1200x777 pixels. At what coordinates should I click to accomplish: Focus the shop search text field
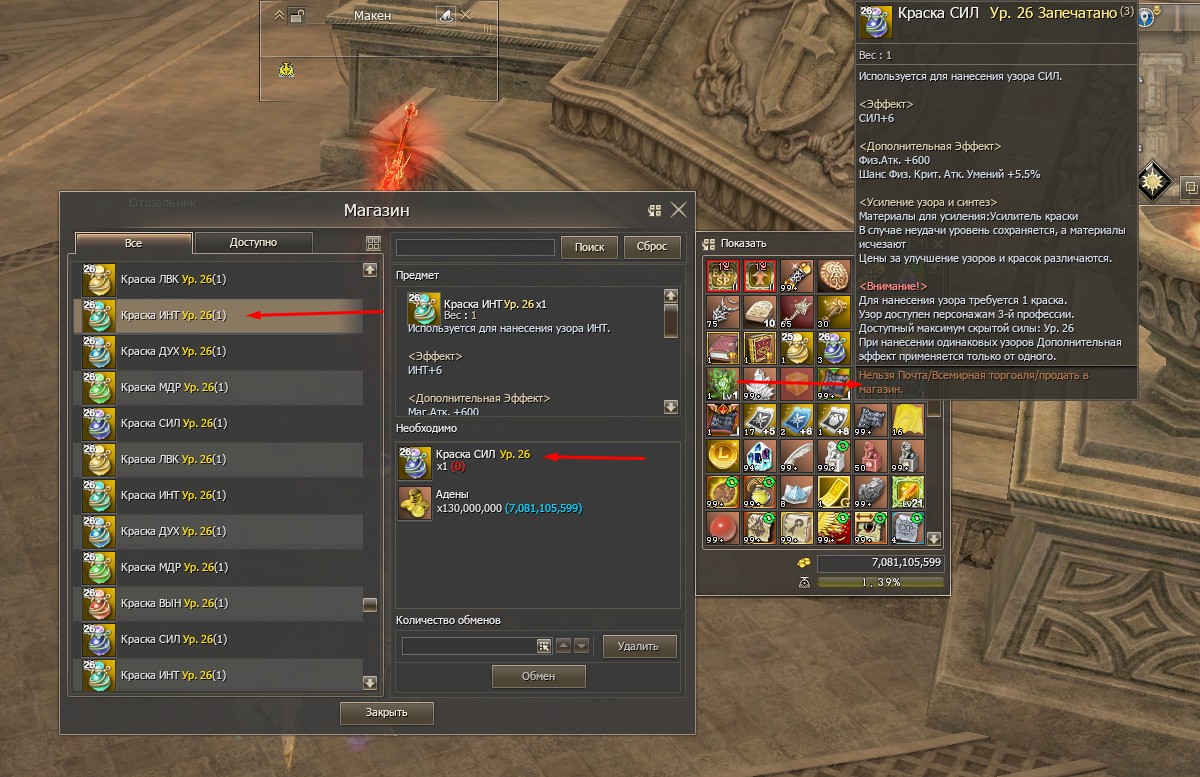(x=475, y=247)
